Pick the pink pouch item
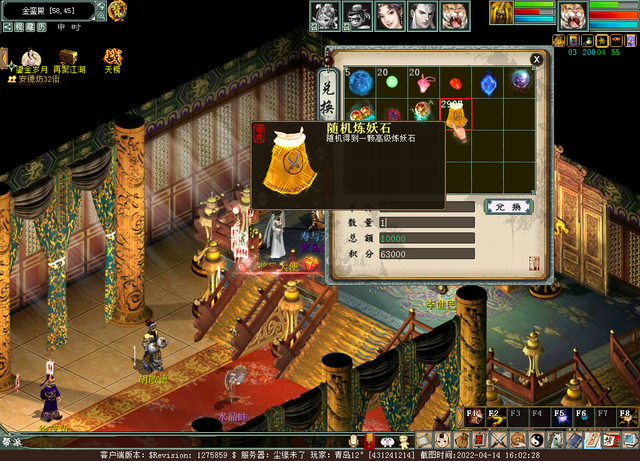The height and width of the screenshot is (461, 640). (x=424, y=83)
